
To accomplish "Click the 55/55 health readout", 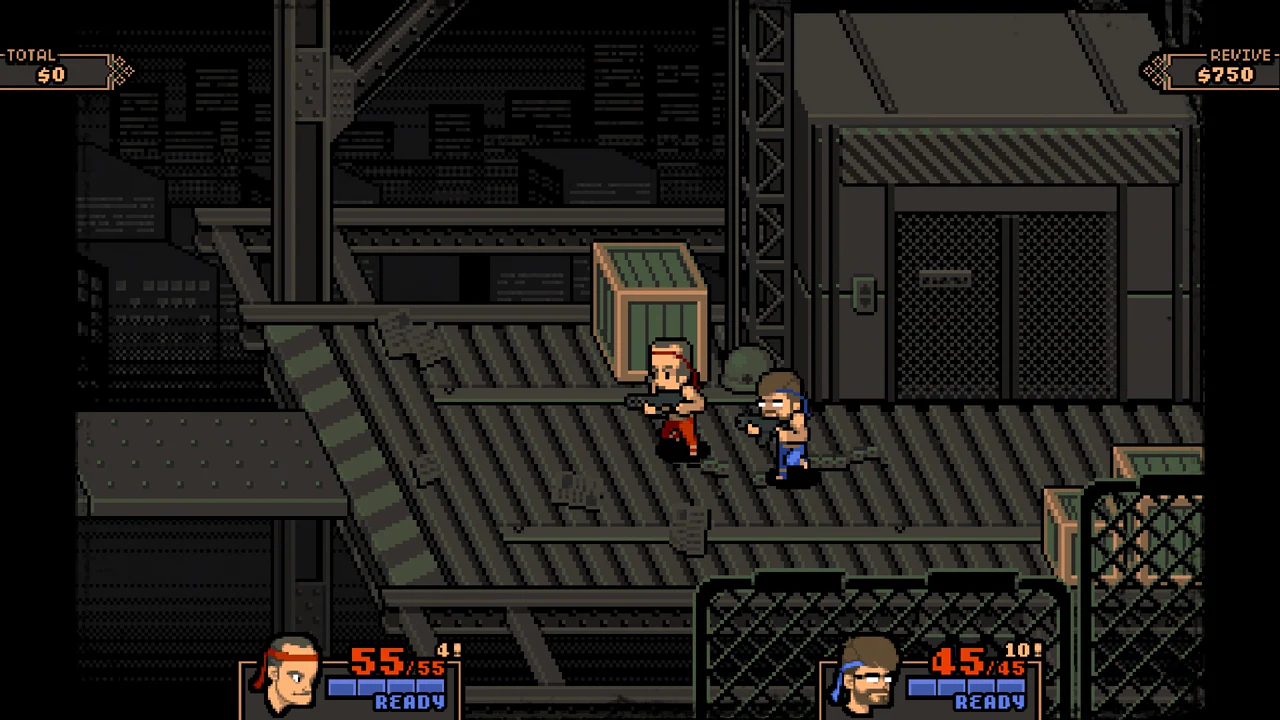I will pyautogui.click(x=395, y=662).
